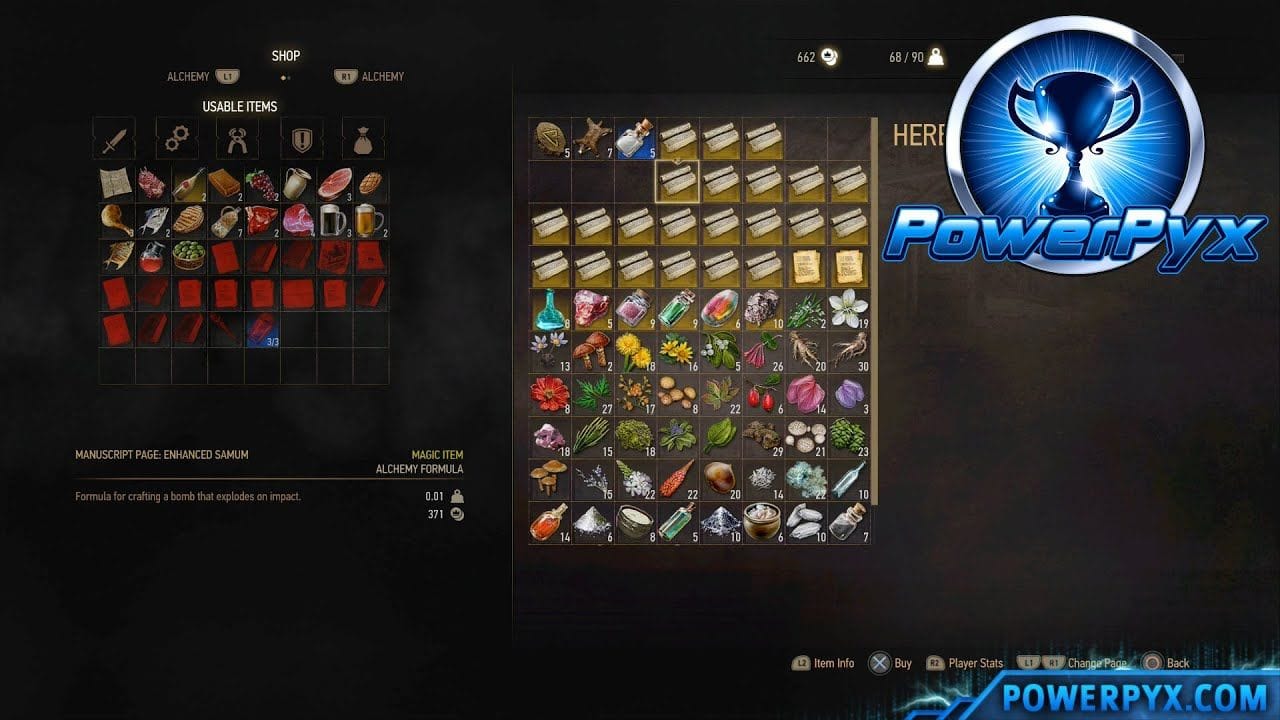
Task: Select the brown mushrooms with count 2
Action: pos(591,351)
